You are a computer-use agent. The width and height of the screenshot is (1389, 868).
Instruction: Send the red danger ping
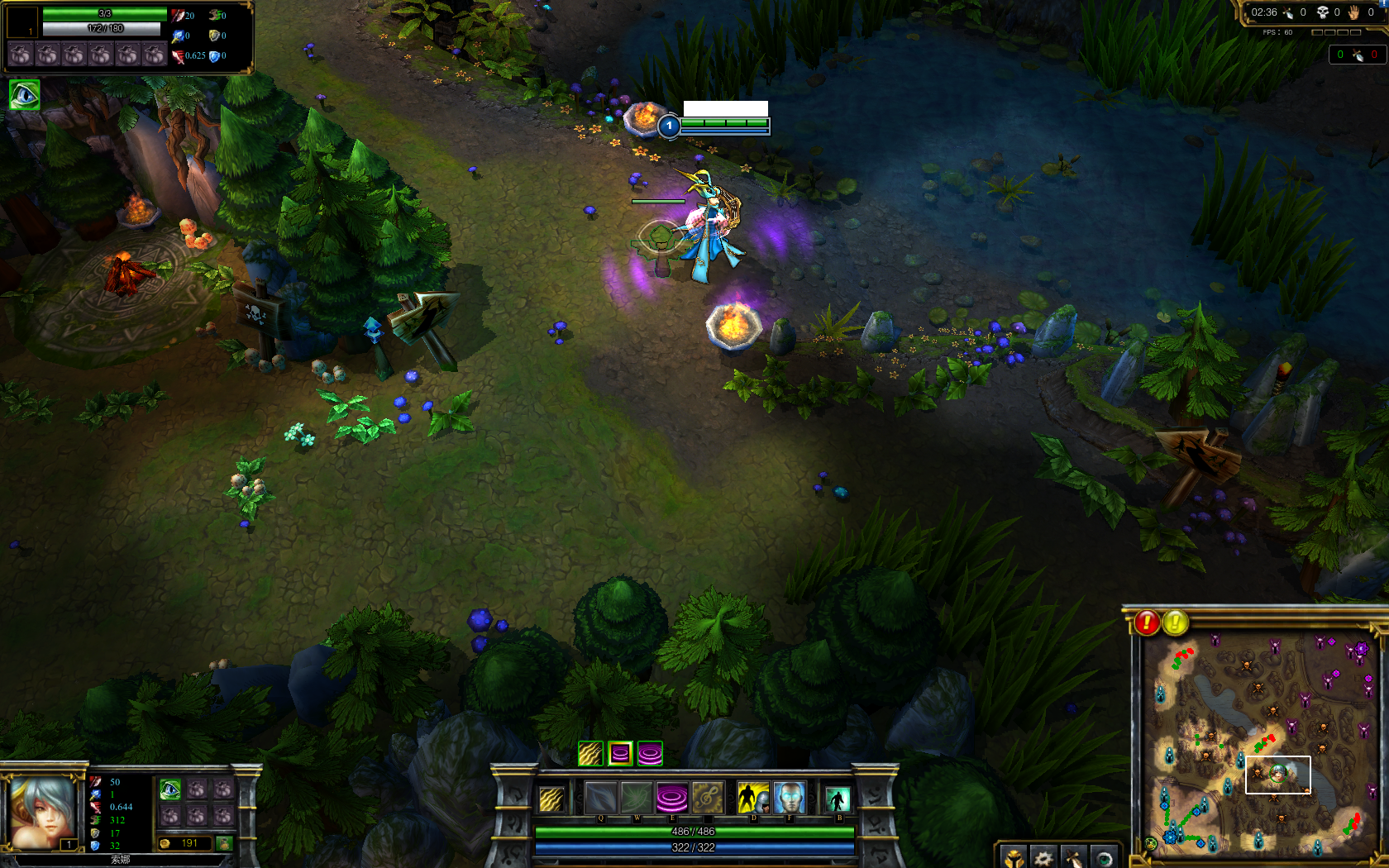point(1147,622)
